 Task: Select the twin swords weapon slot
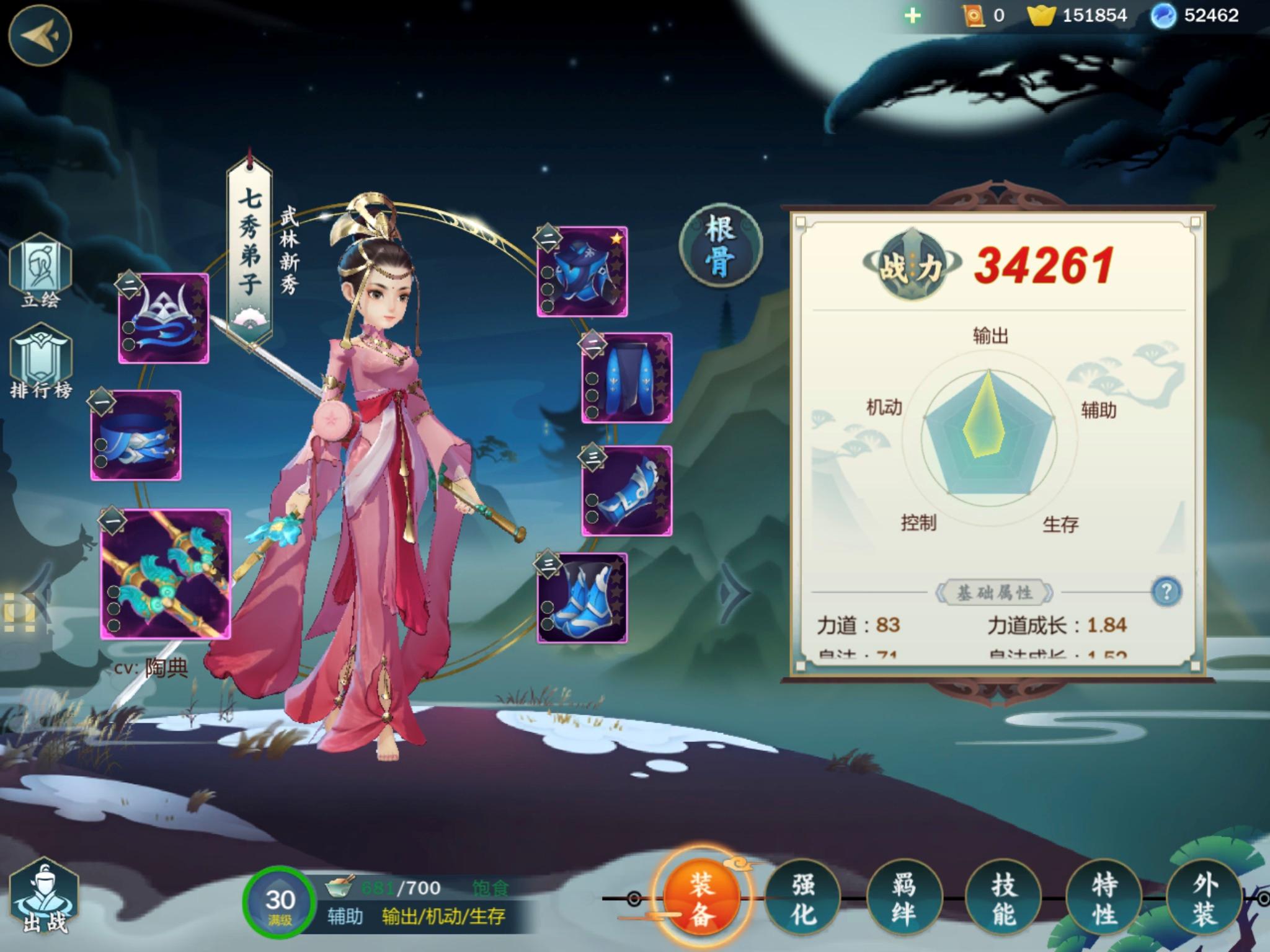pyautogui.click(x=166, y=574)
